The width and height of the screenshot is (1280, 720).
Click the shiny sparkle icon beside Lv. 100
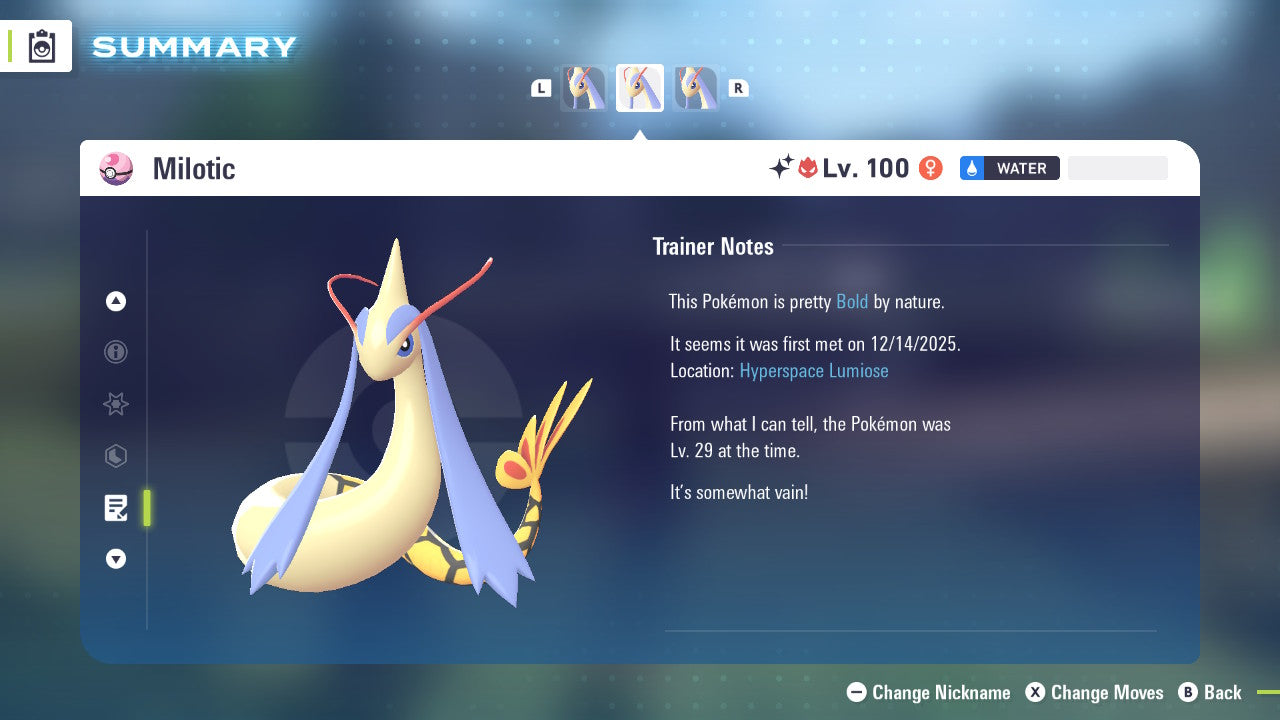pyautogui.click(x=783, y=166)
